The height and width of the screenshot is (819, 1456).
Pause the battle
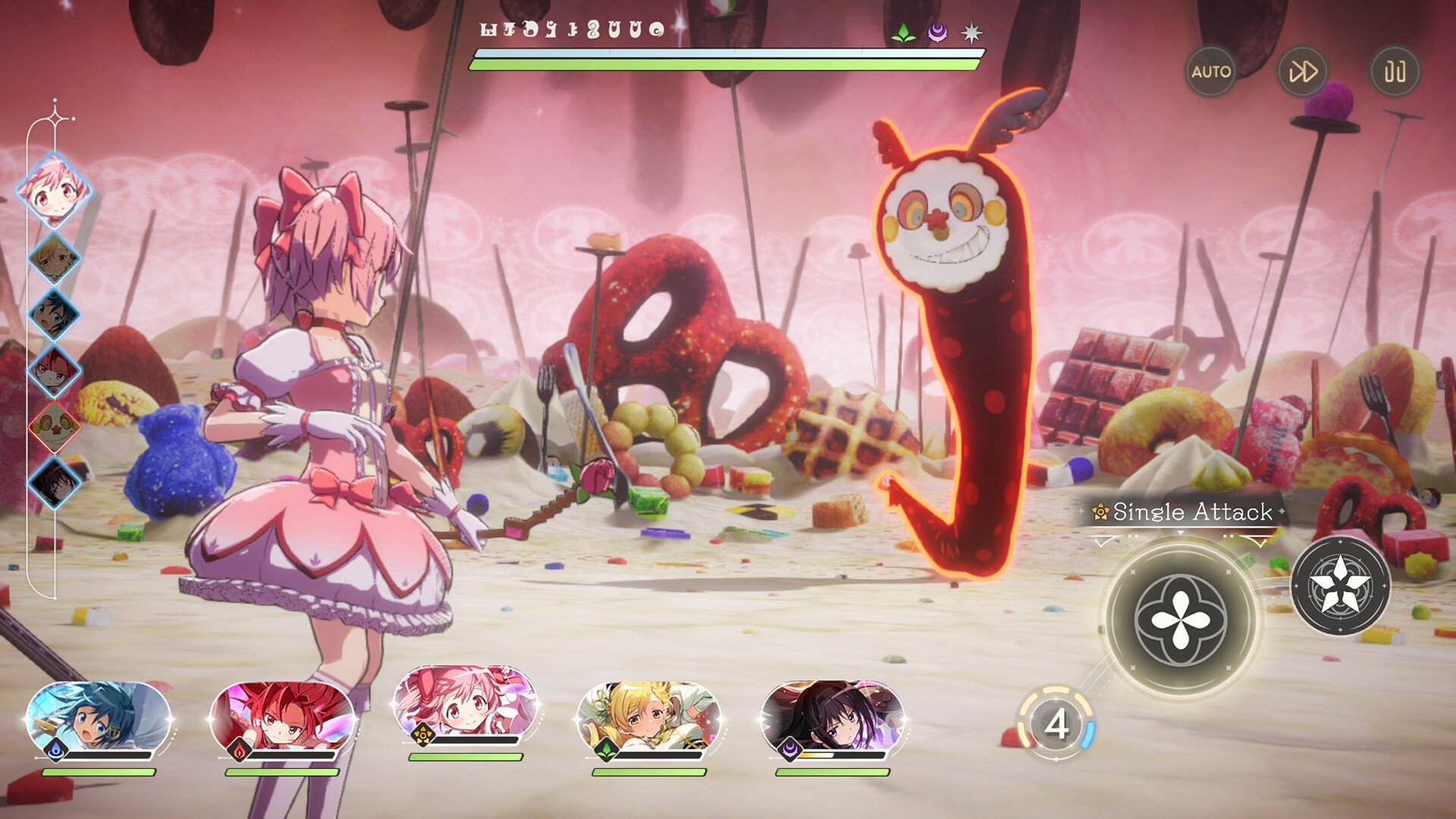pyautogui.click(x=1394, y=72)
